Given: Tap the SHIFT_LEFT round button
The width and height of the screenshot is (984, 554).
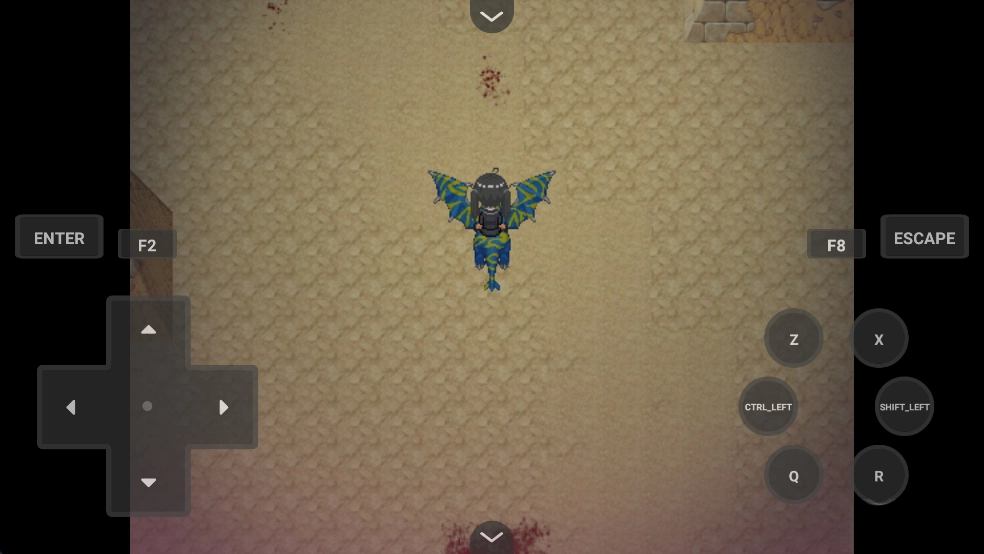Looking at the screenshot, I should 904,407.
